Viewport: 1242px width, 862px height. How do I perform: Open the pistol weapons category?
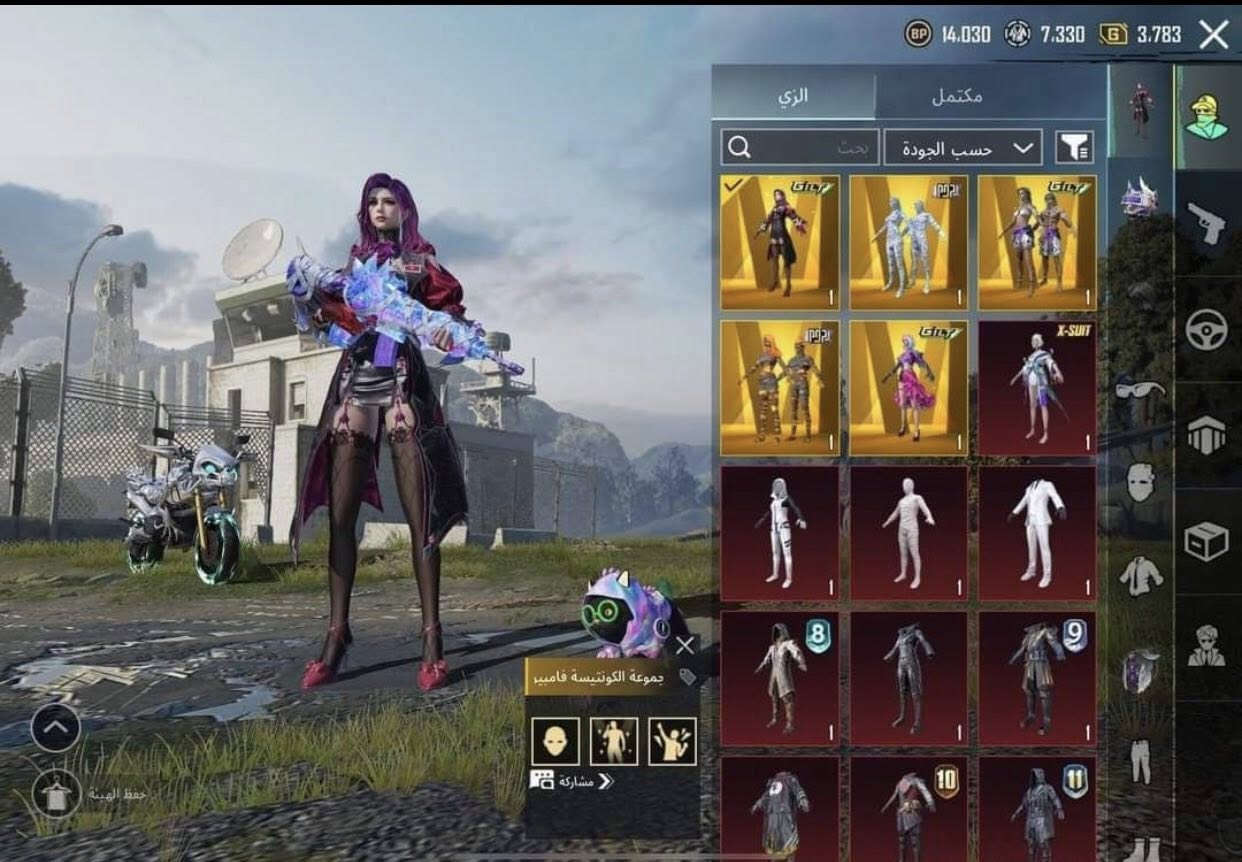point(1207,223)
